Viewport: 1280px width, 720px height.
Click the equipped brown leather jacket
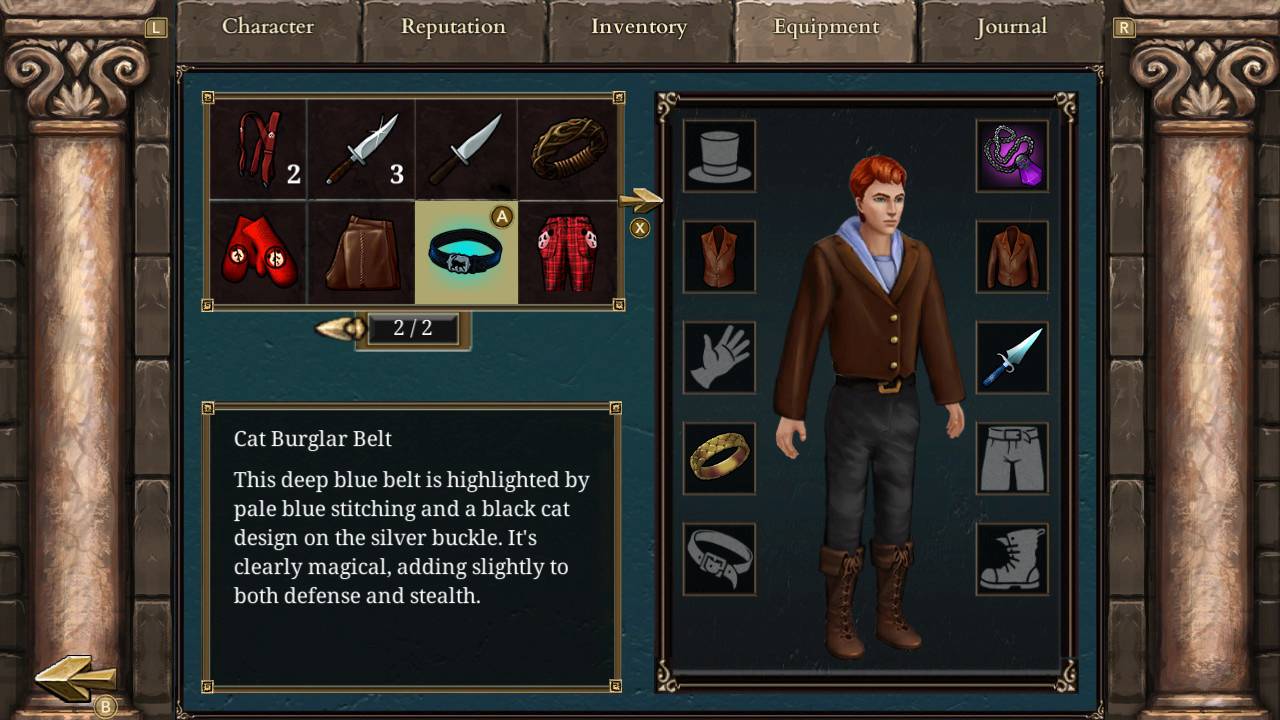(x=1012, y=257)
